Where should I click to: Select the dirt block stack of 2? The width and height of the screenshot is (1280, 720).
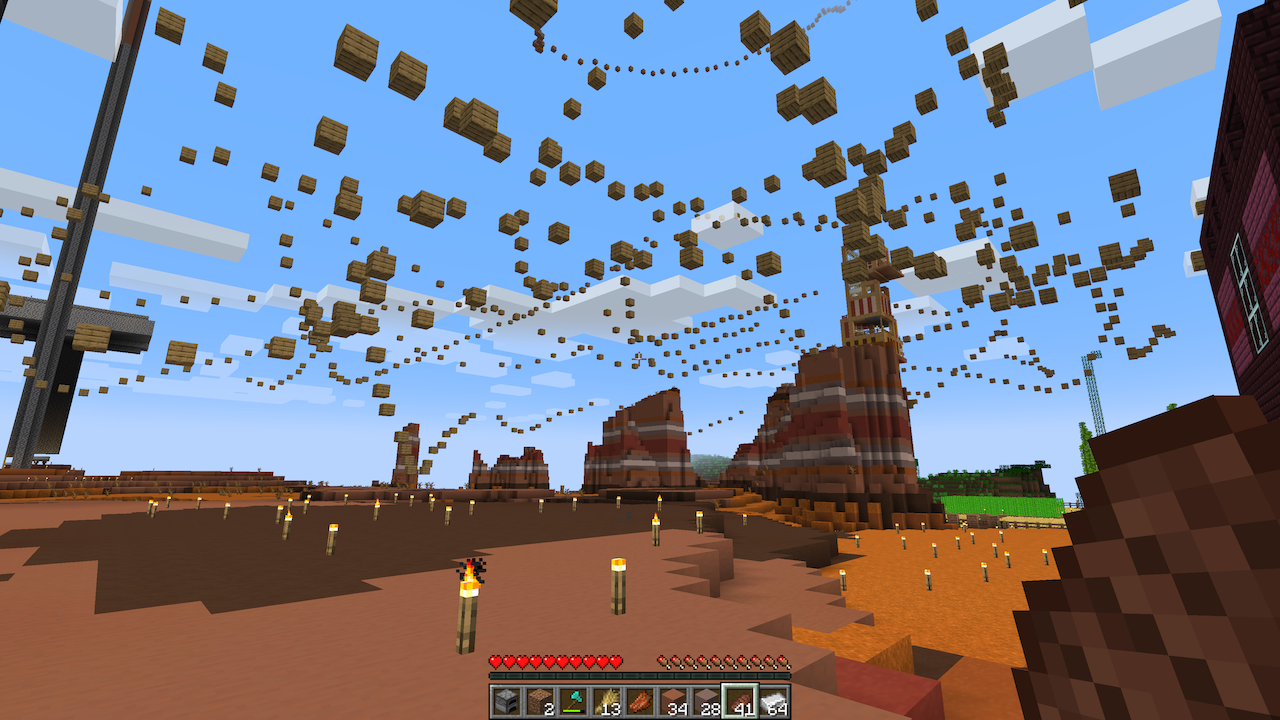(x=540, y=701)
